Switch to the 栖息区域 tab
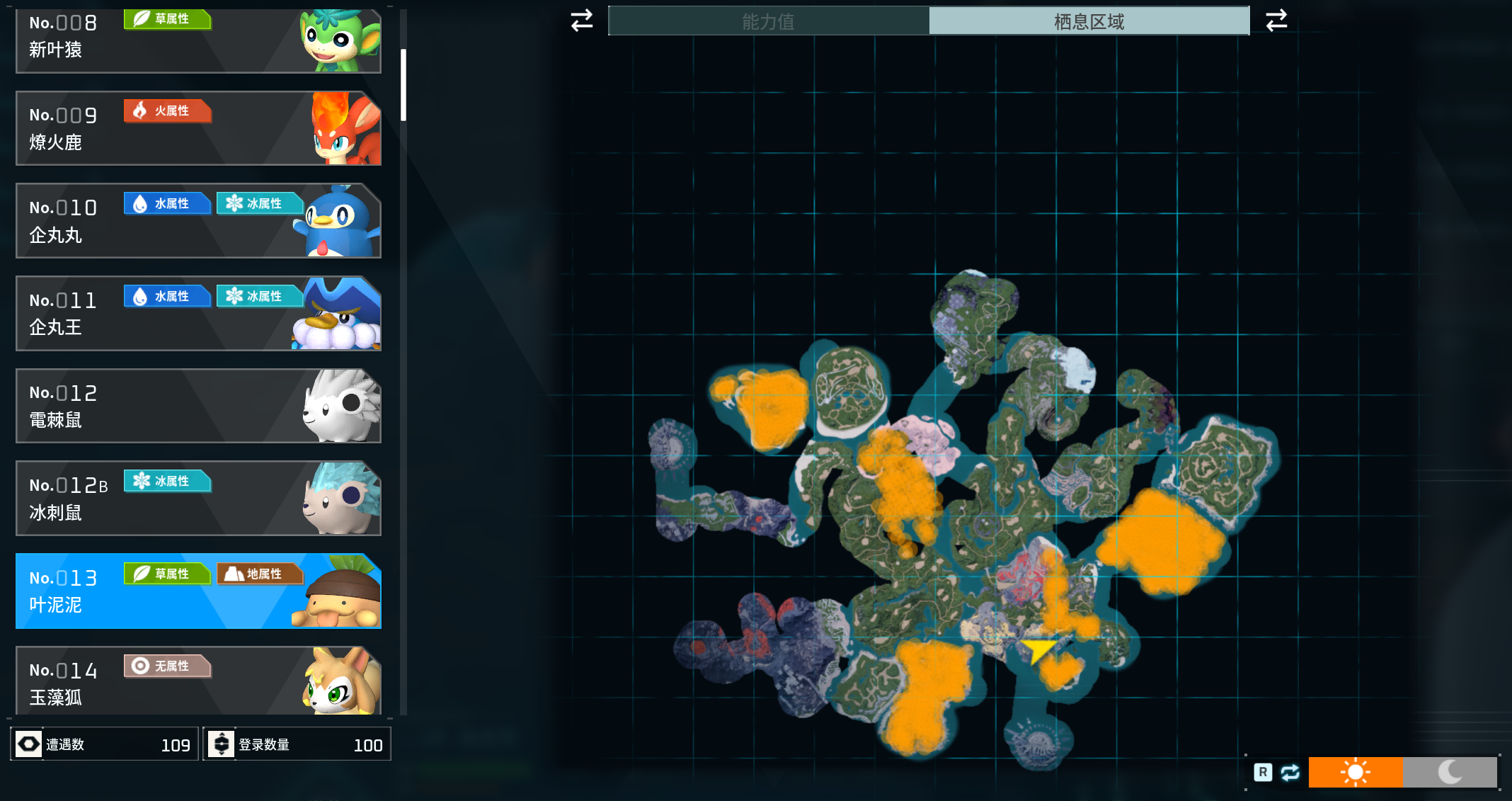This screenshot has height=801, width=1512. (1089, 21)
